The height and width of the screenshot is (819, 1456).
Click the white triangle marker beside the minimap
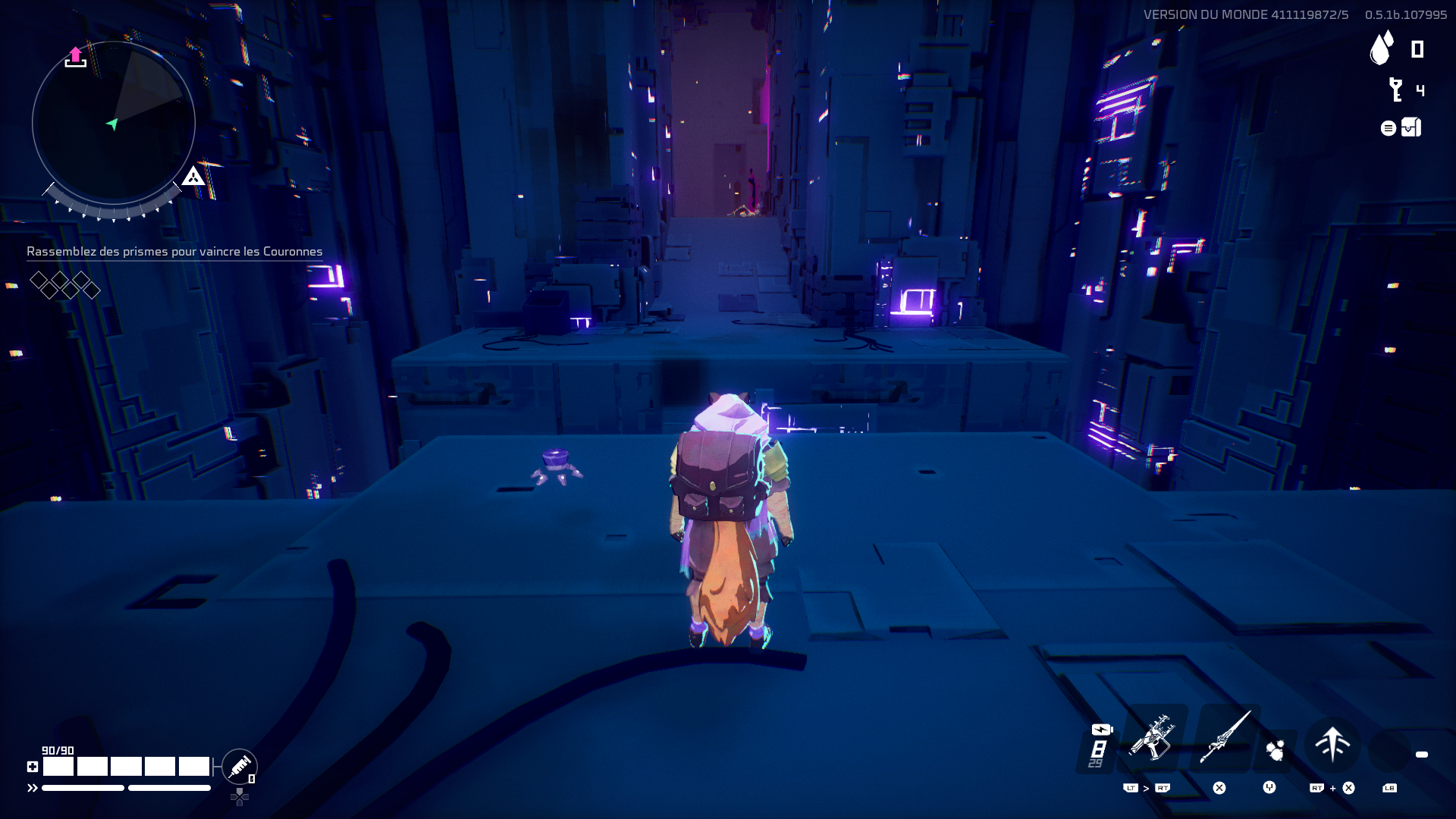coord(193,177)
